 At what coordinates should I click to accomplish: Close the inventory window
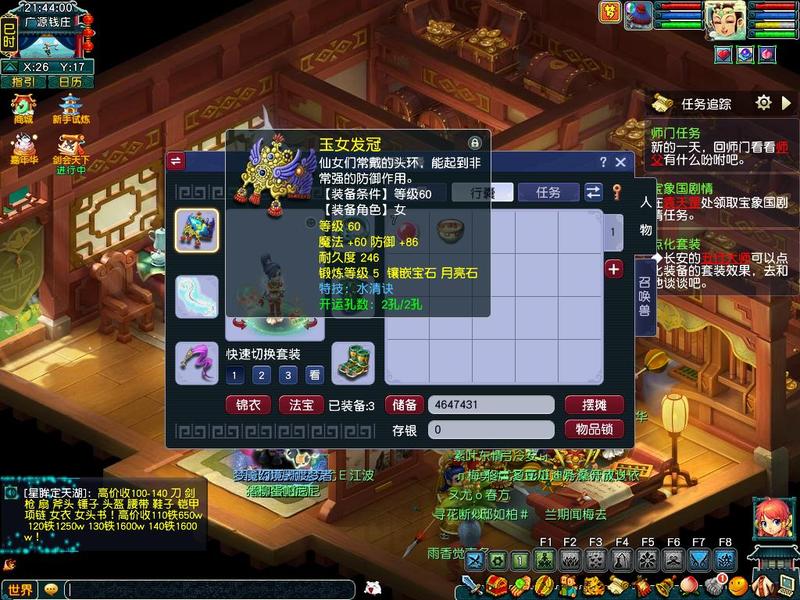tap(620, 162)
